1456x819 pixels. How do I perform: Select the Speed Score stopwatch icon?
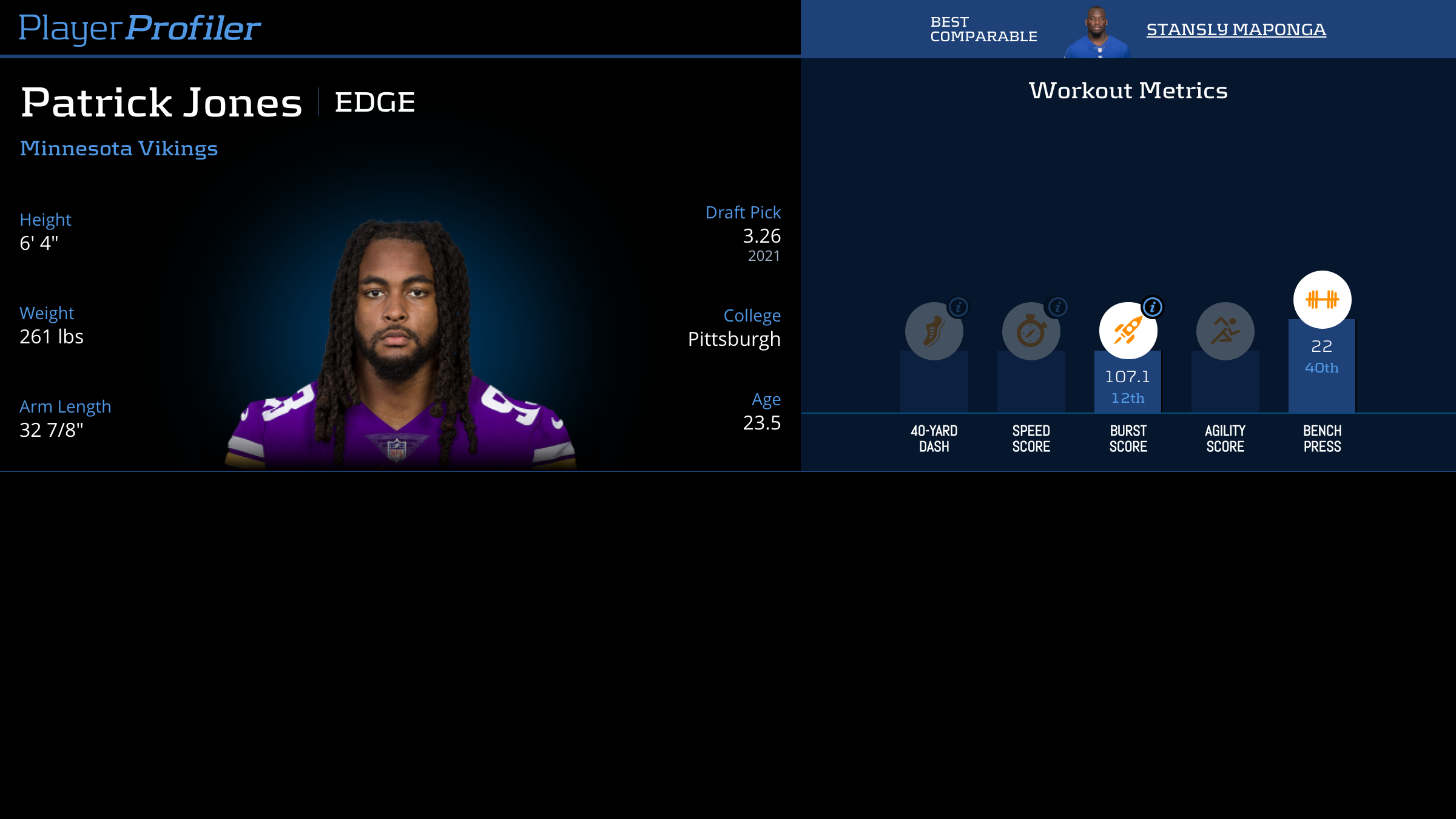(1030, 332)
